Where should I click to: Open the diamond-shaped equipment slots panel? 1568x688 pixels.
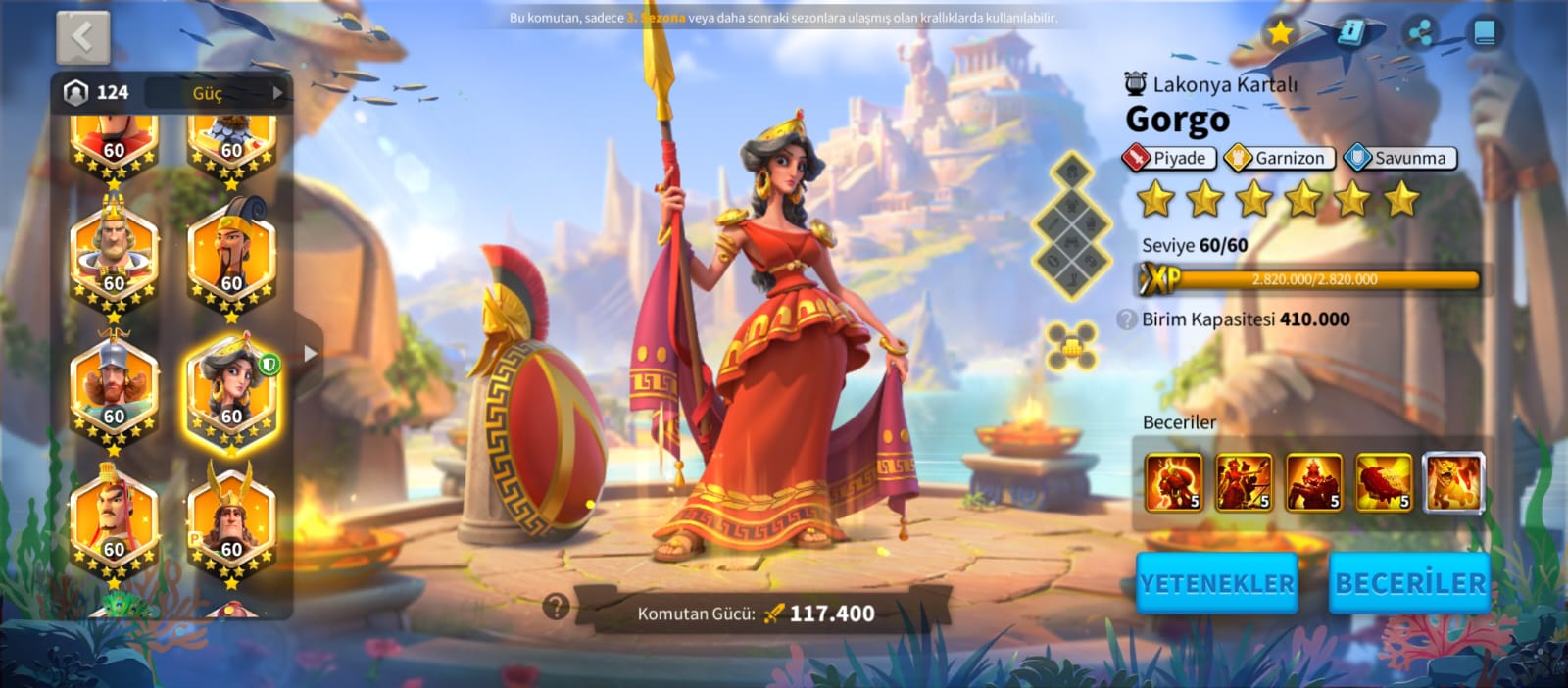click(x=1071, y=227)
